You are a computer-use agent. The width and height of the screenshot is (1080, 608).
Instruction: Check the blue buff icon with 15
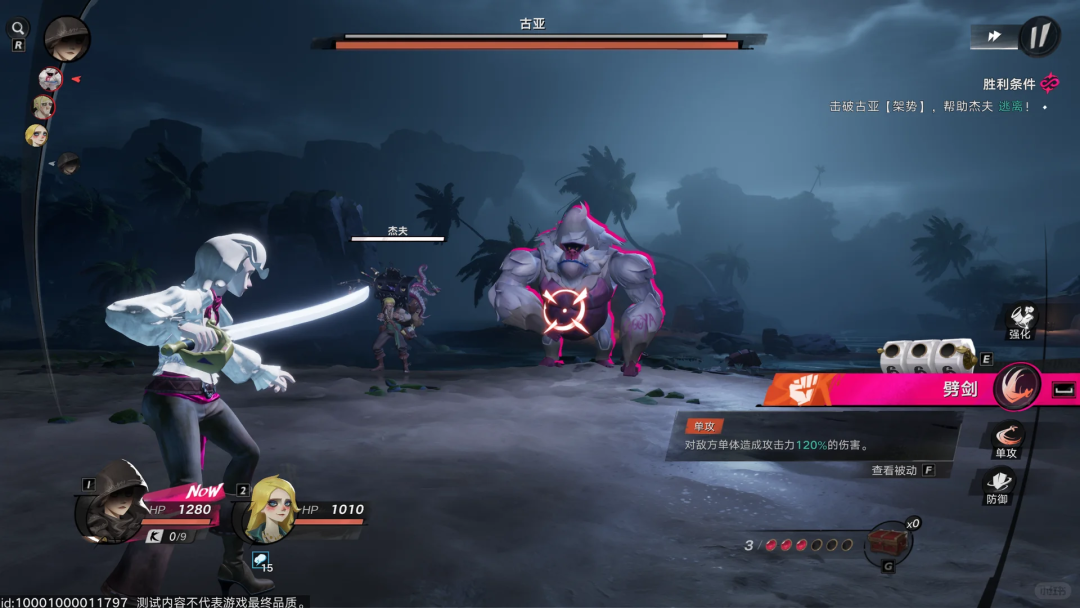pyautogui.click(x=260, y=562)
